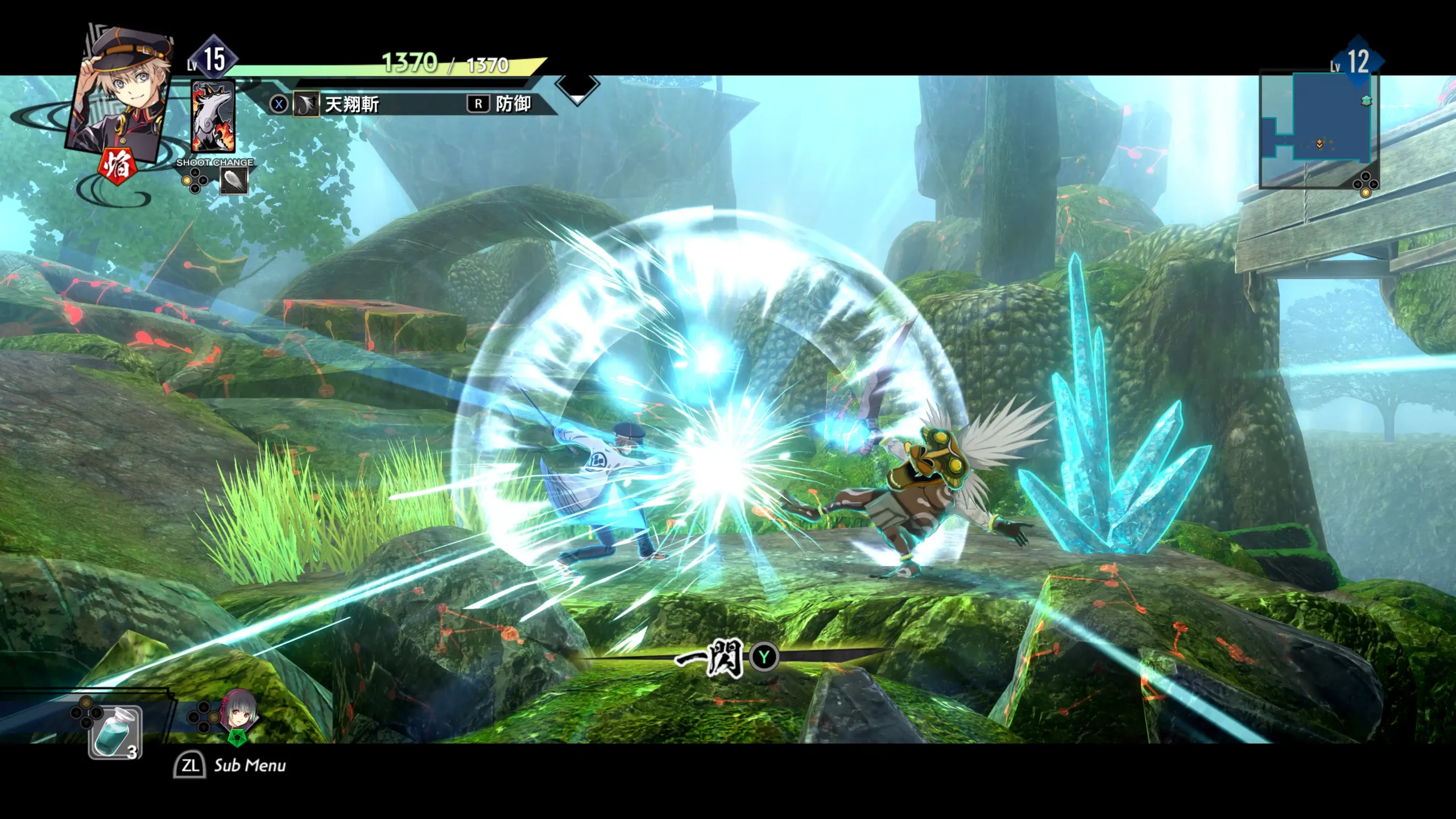Open the minimap
This screenshot has height=819, width=1456.
pos(1318,130)
